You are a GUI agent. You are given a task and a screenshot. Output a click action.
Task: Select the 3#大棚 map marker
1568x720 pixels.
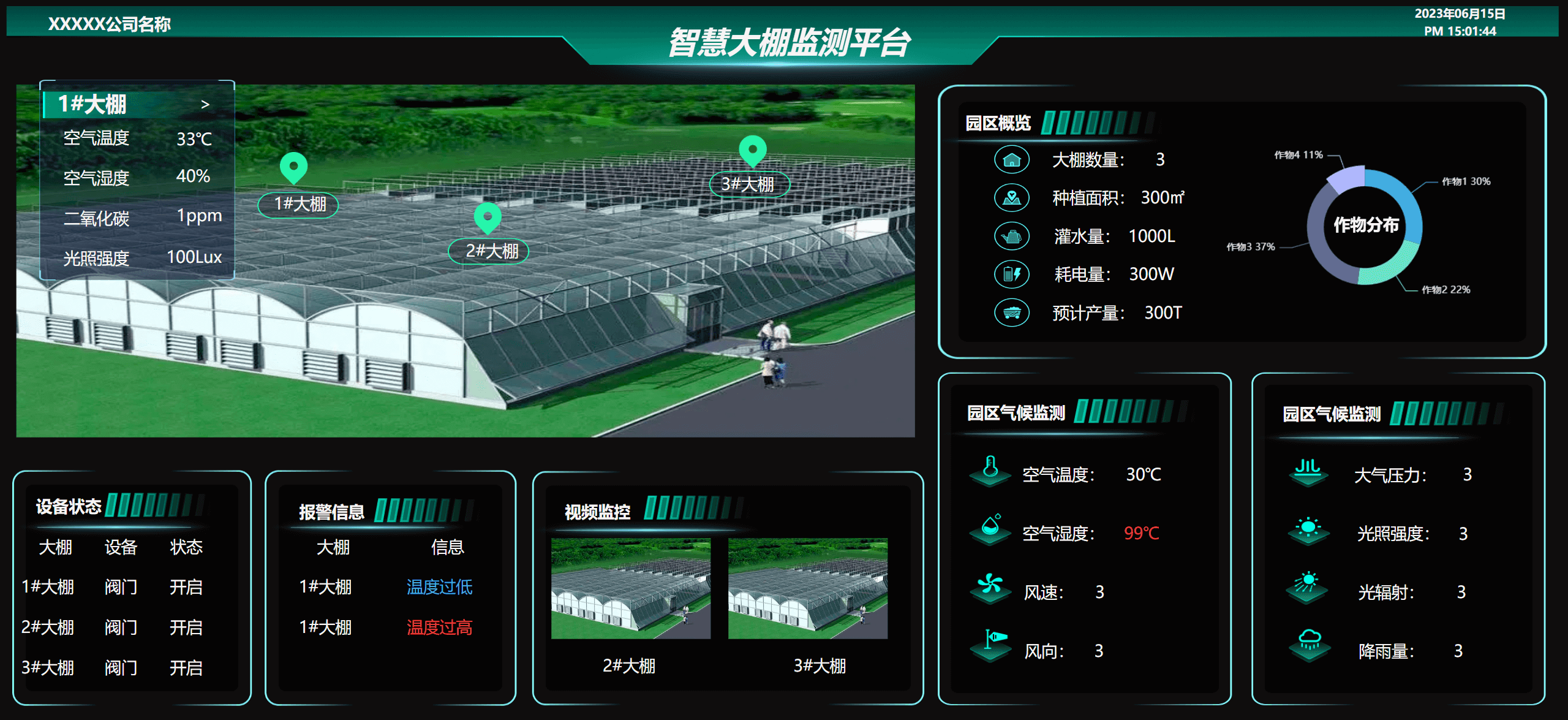[x=753, y=150]
